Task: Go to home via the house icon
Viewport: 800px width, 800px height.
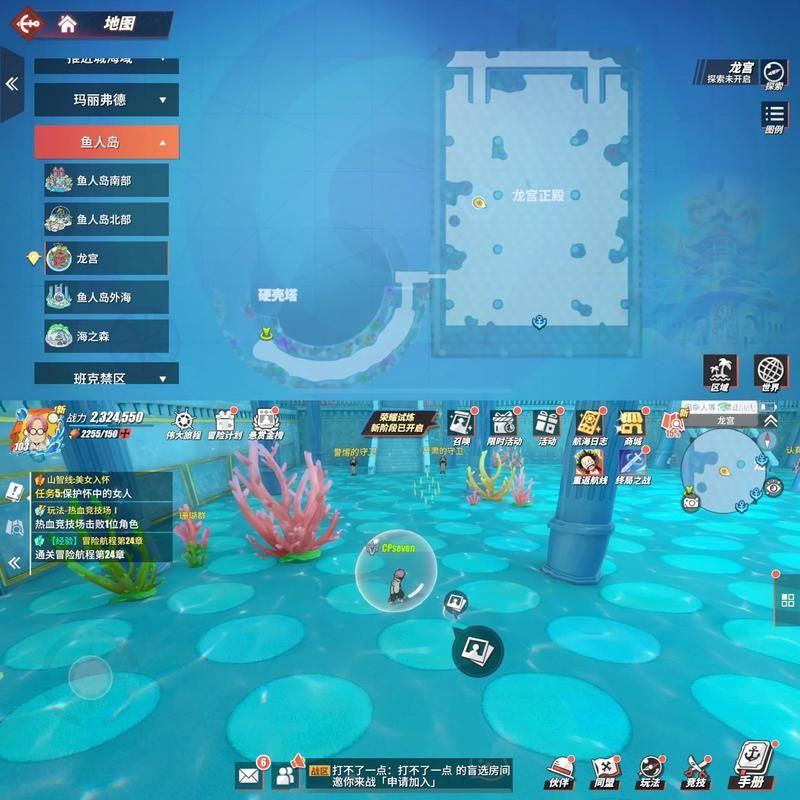Action: tap(68, 24)
